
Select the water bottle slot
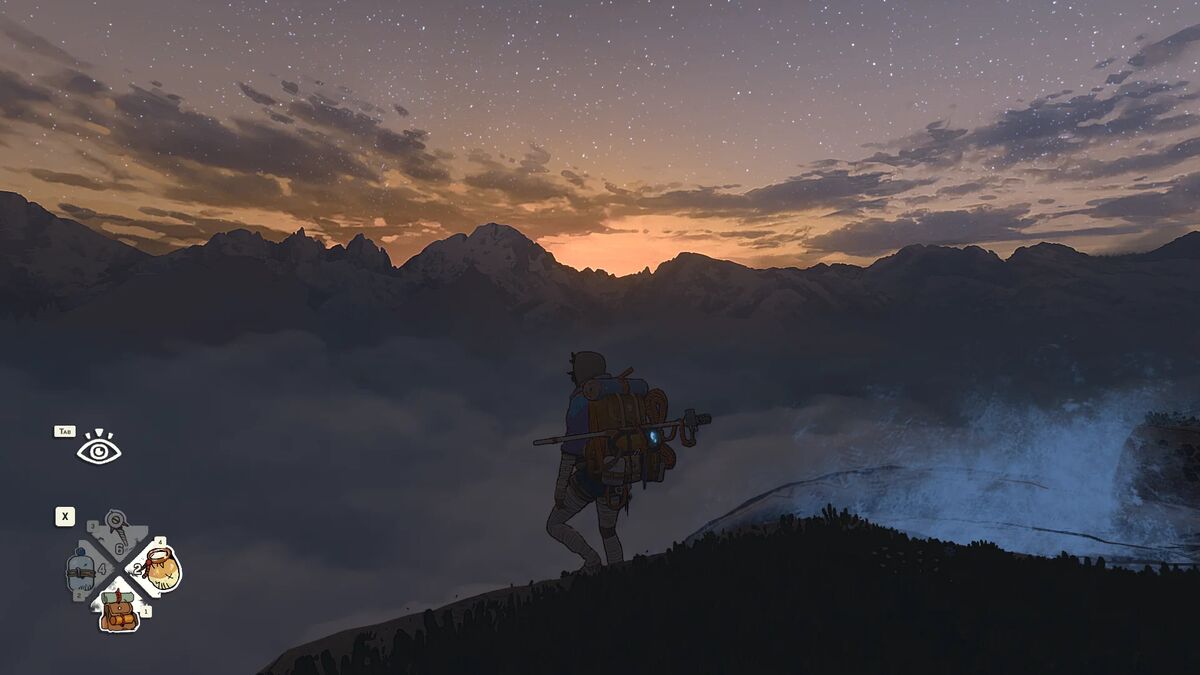click(82, 572)
